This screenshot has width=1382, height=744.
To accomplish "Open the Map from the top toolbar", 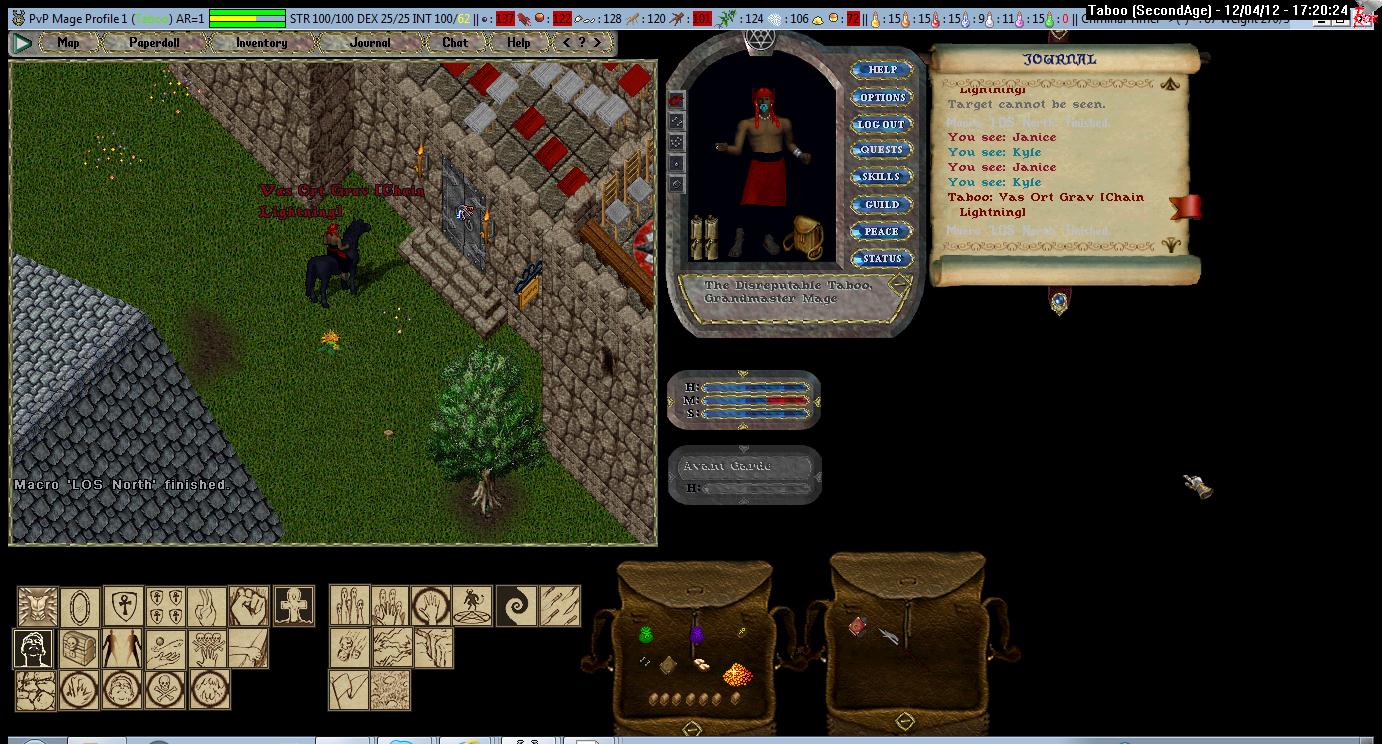I will (68, 43).
